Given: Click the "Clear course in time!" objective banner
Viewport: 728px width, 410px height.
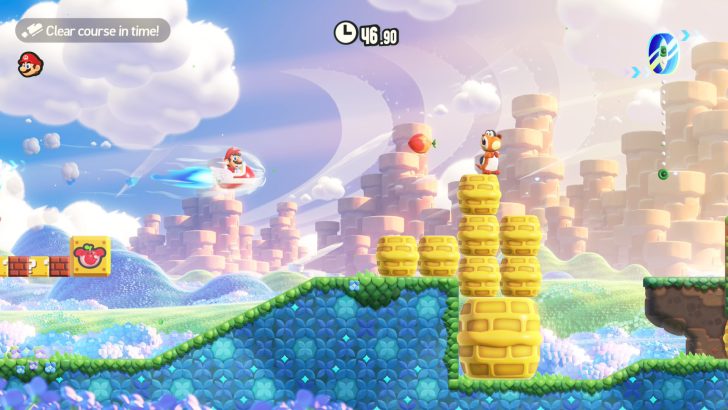Looking at the screenshot, I should click(x=93, y=31).
